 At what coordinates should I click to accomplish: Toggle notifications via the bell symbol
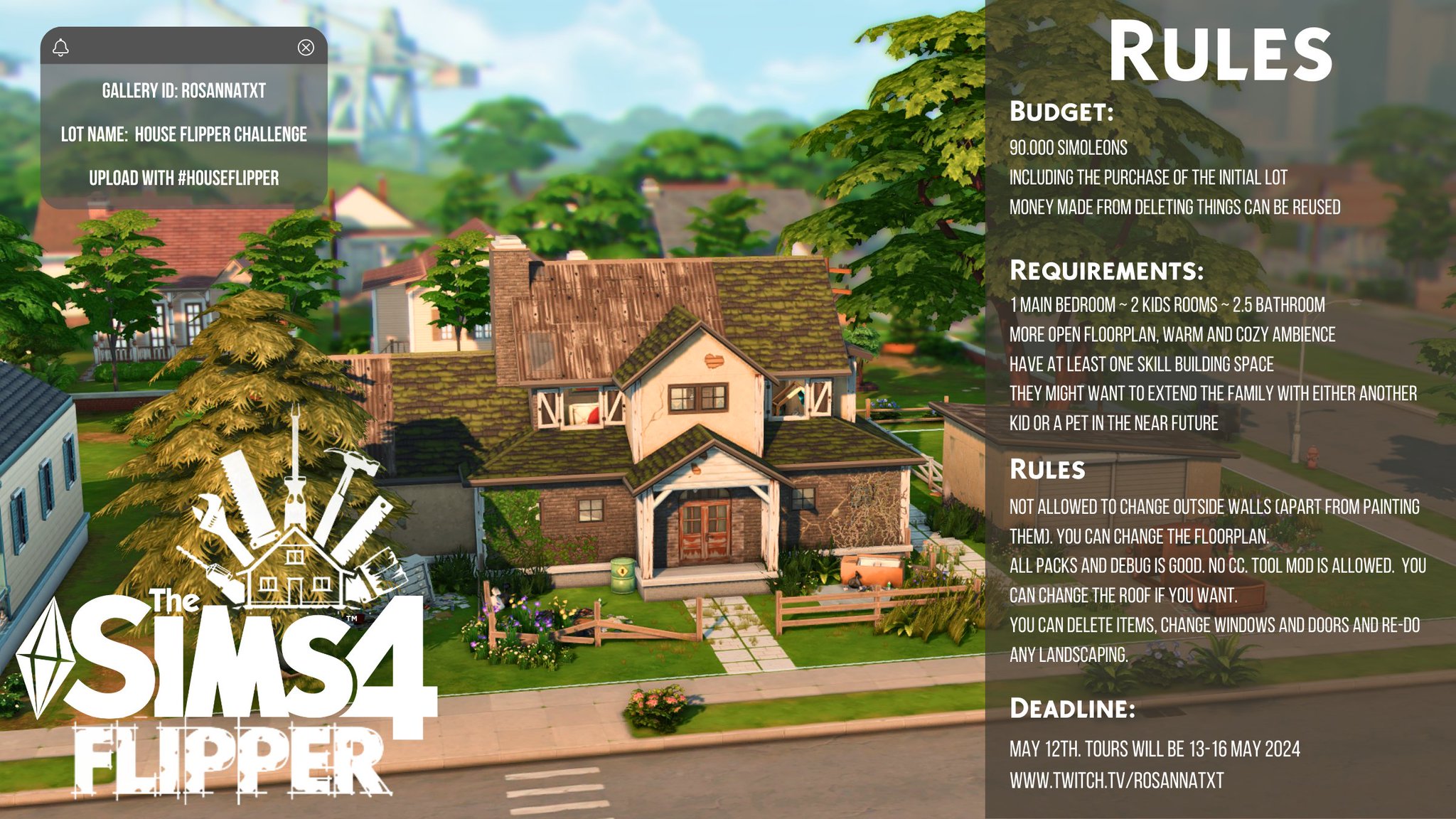point(63,48)
